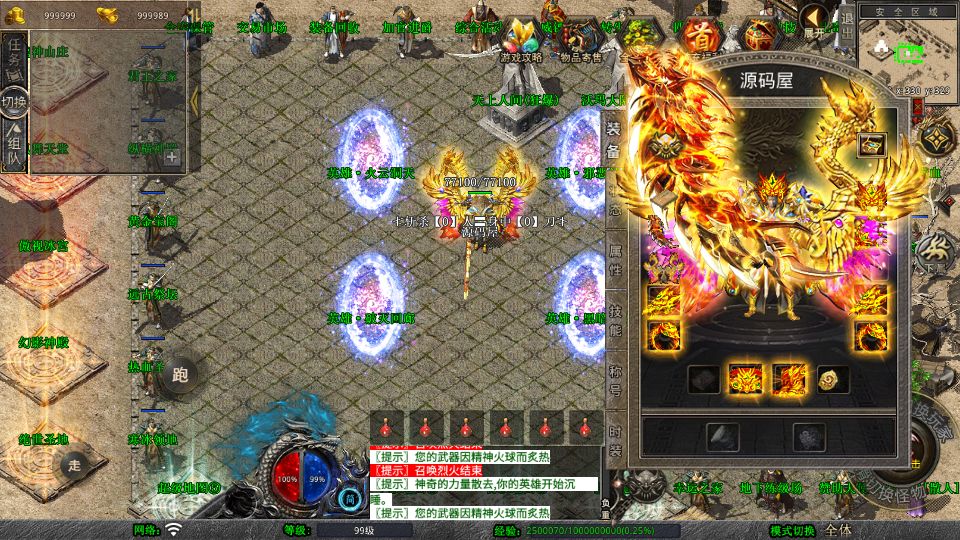Switch to the 属性 attributes tab
Screen dimensions: 960x540
pos(615,260)
